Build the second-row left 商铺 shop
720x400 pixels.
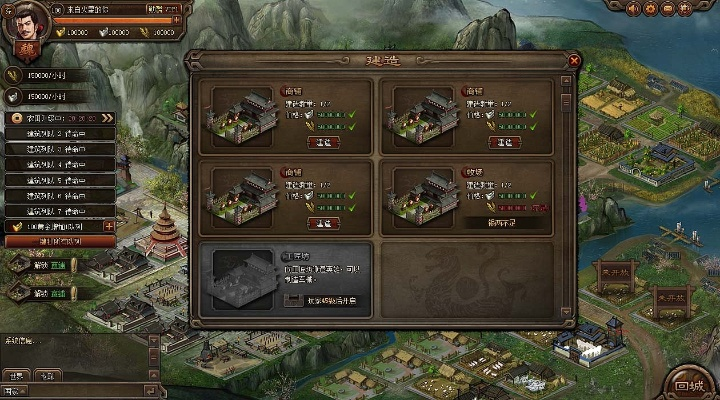(x=323, y=223)
